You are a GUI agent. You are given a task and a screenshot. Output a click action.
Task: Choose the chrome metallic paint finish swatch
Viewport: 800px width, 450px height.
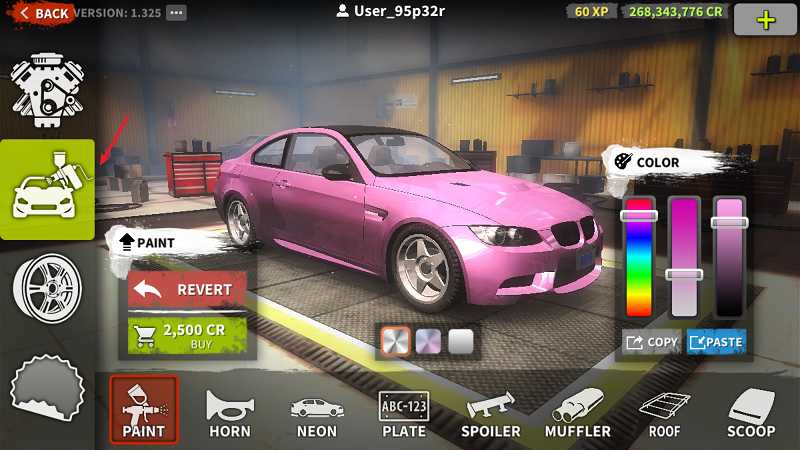click(395, 341)
